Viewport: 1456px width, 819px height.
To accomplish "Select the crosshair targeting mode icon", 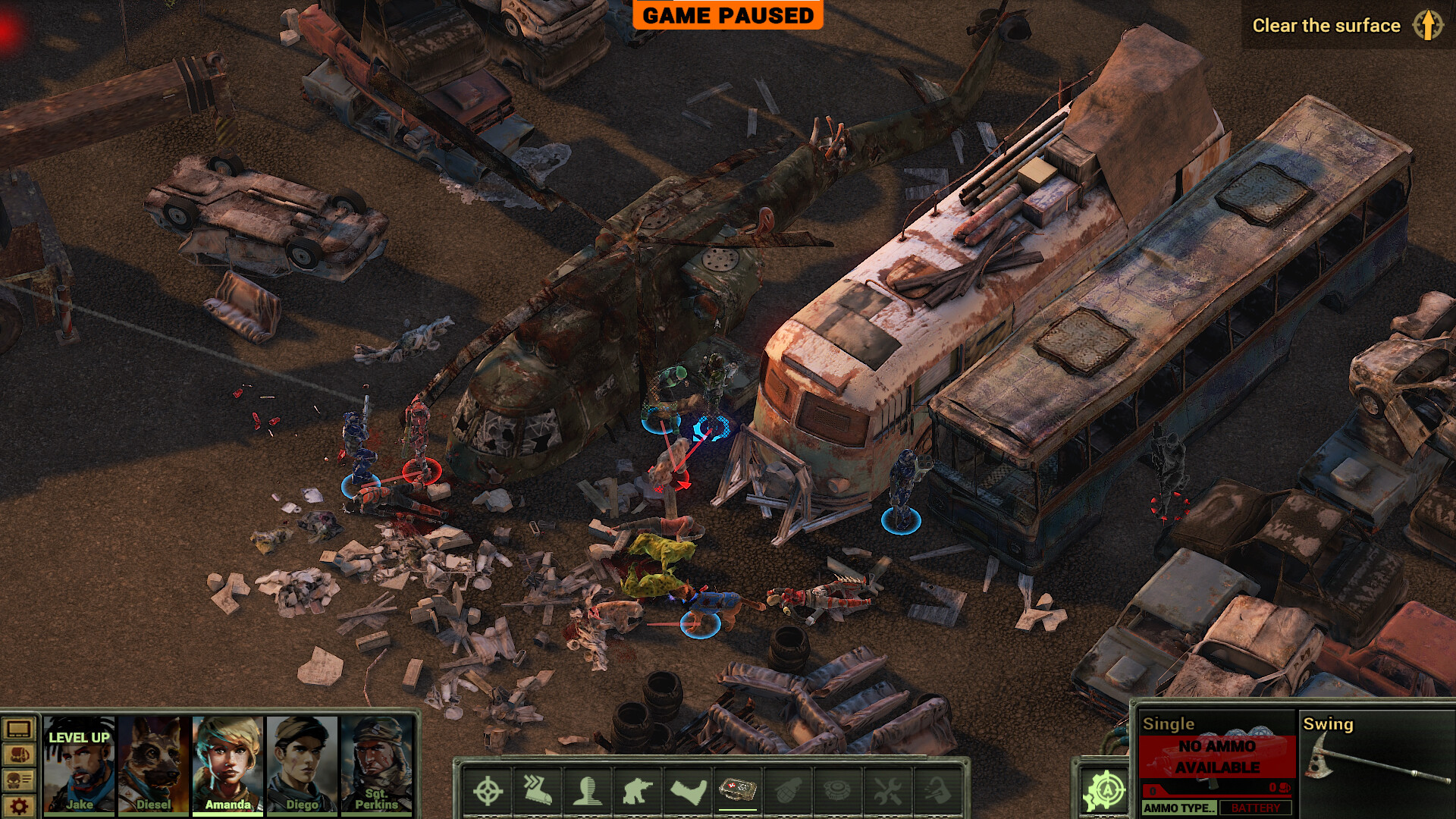I will [x=488, y=790].
